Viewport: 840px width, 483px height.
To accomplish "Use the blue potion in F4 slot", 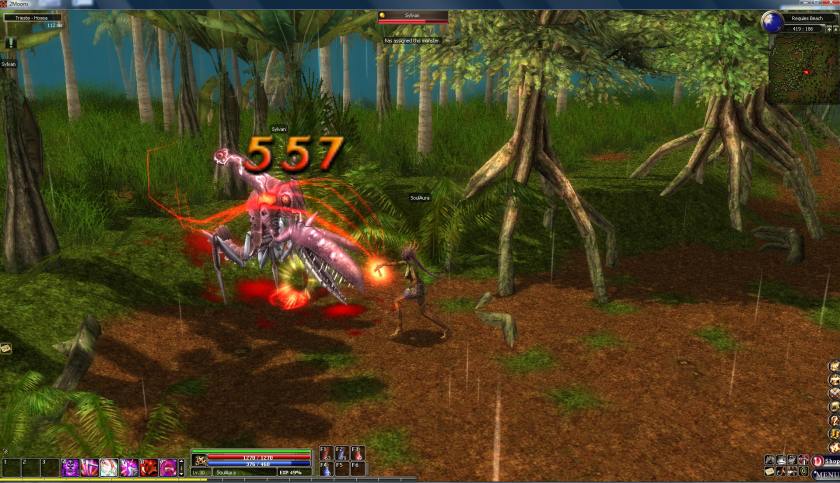I will tap(326, 468).
